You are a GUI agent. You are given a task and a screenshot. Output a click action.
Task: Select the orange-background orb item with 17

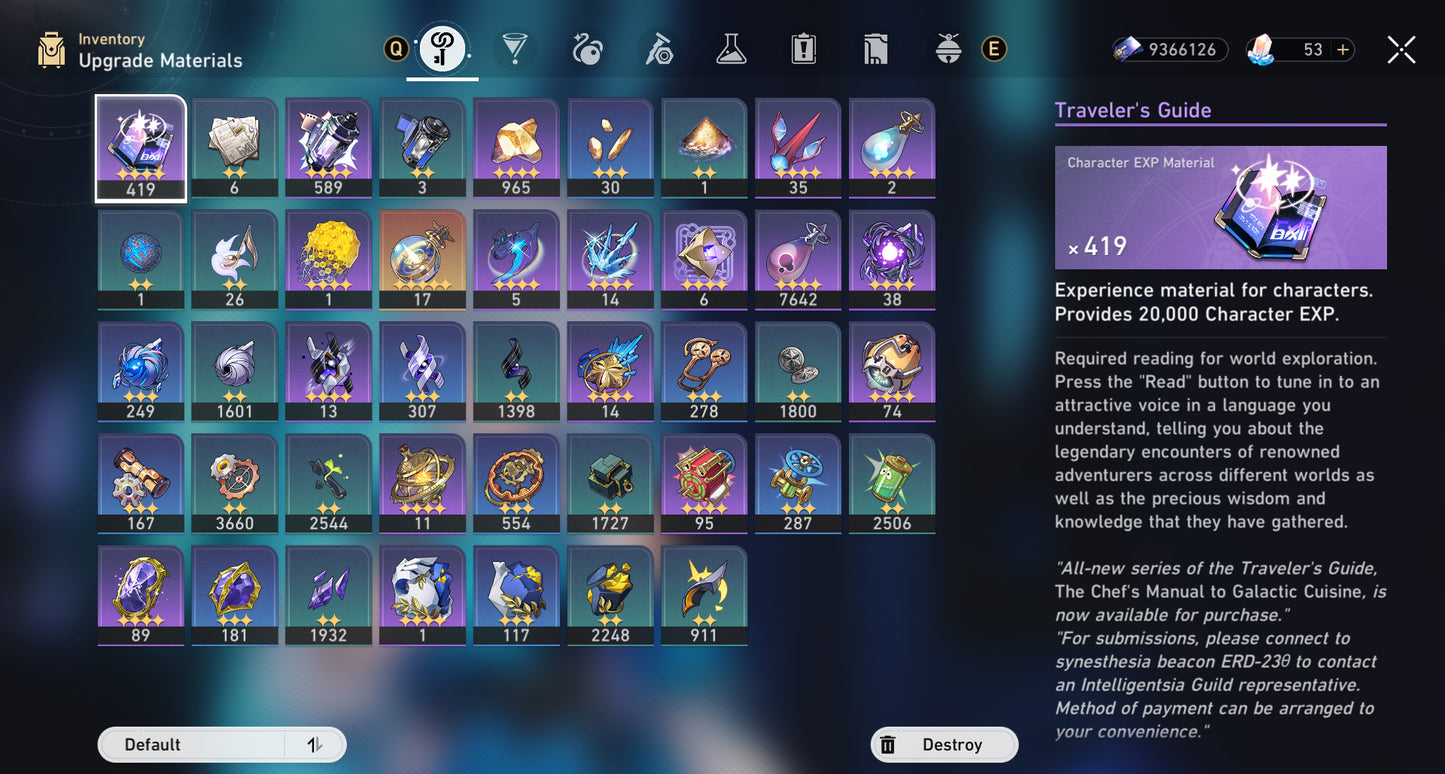pos(422,260)
